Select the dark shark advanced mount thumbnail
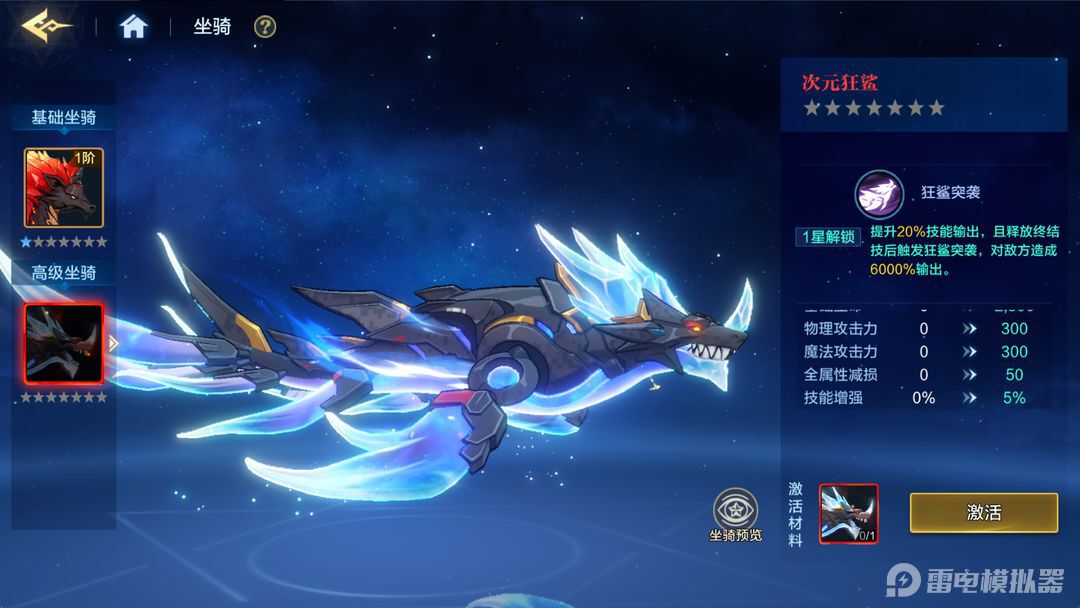Viewport: 1080px width, 608px height. 64,343
